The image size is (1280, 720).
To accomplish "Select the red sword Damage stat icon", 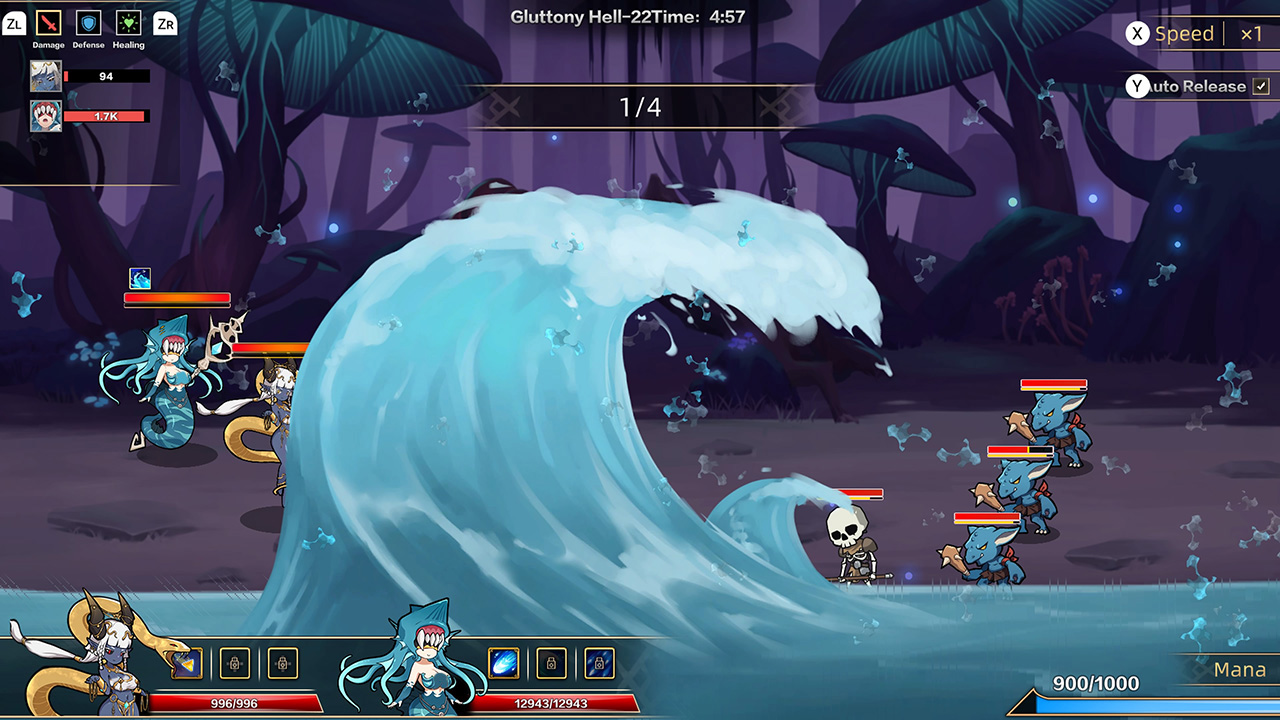I will [x=48, y=24].
